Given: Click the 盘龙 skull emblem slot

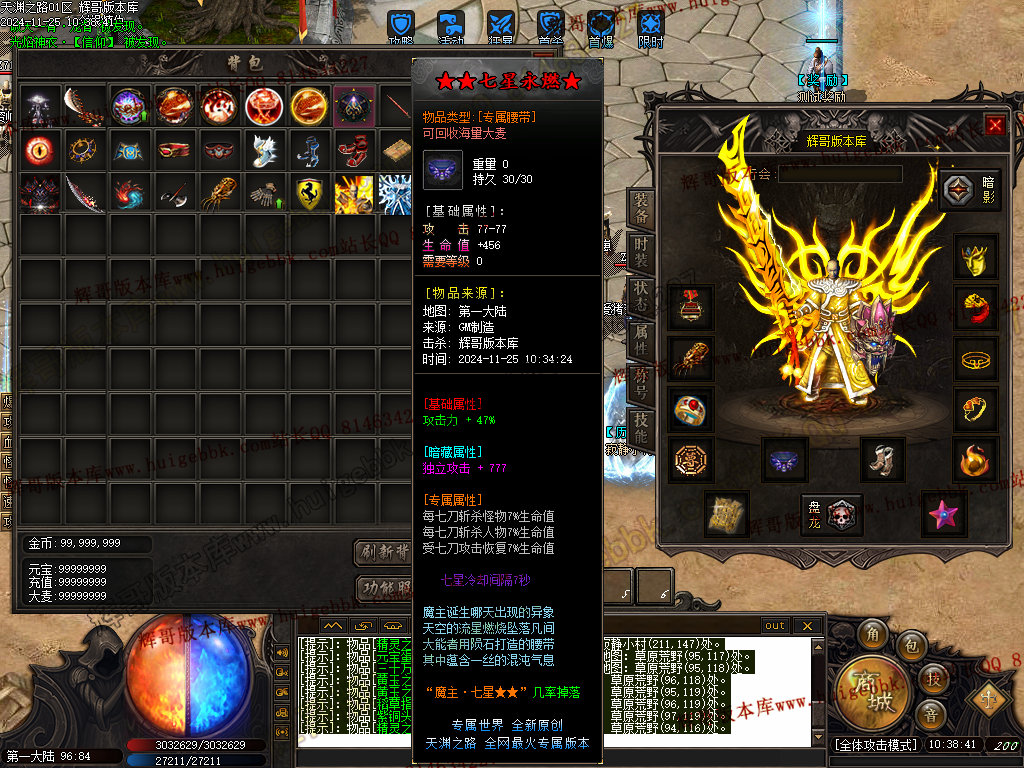Looking at the screenshot, I should pos(831,513).
